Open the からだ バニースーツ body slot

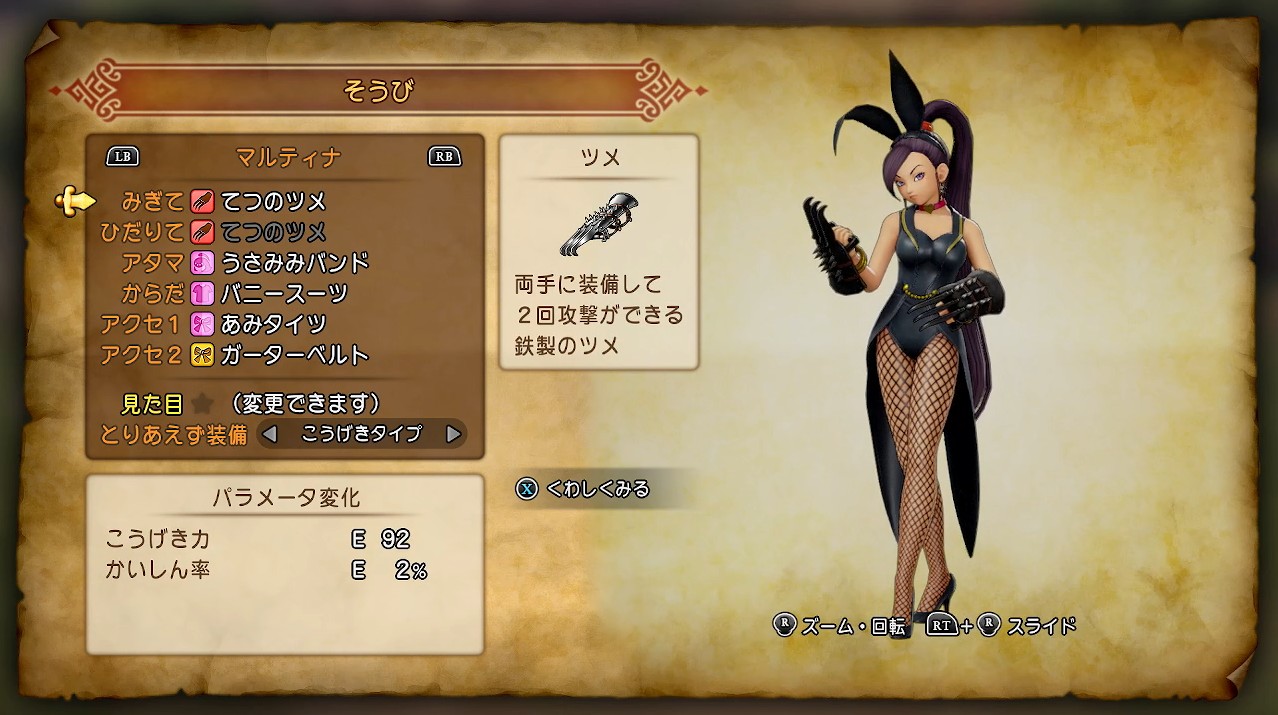[270, 294]
